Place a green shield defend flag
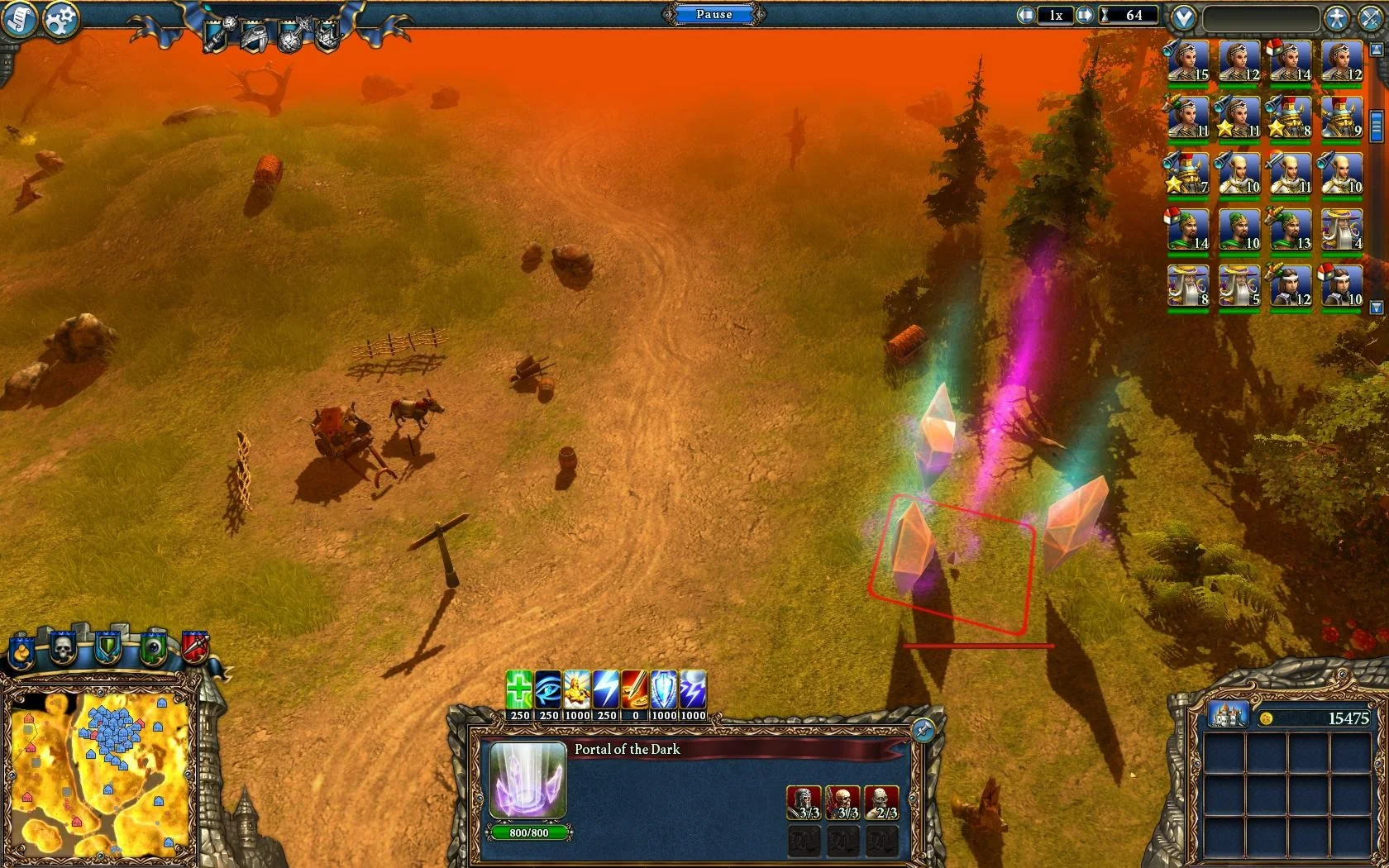1389x868 pixels. [107, 649]
